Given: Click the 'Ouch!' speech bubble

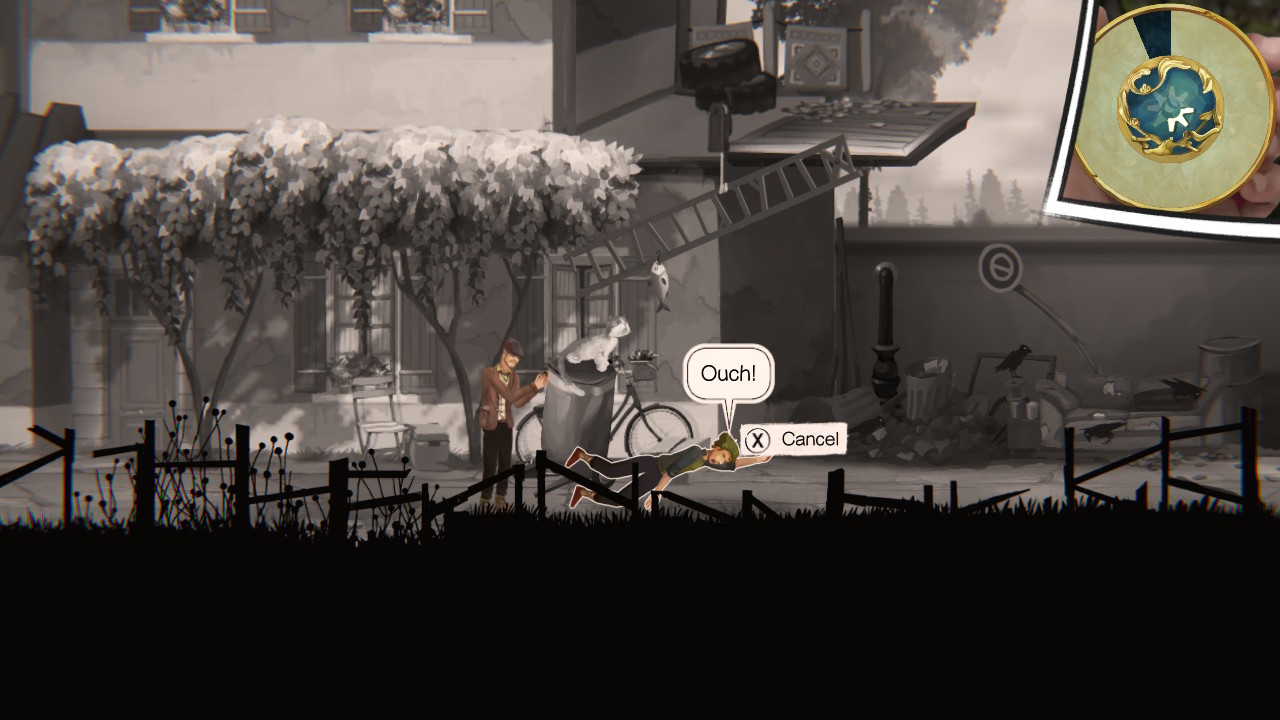Looking at the screenshot, I should pos(729,373).
